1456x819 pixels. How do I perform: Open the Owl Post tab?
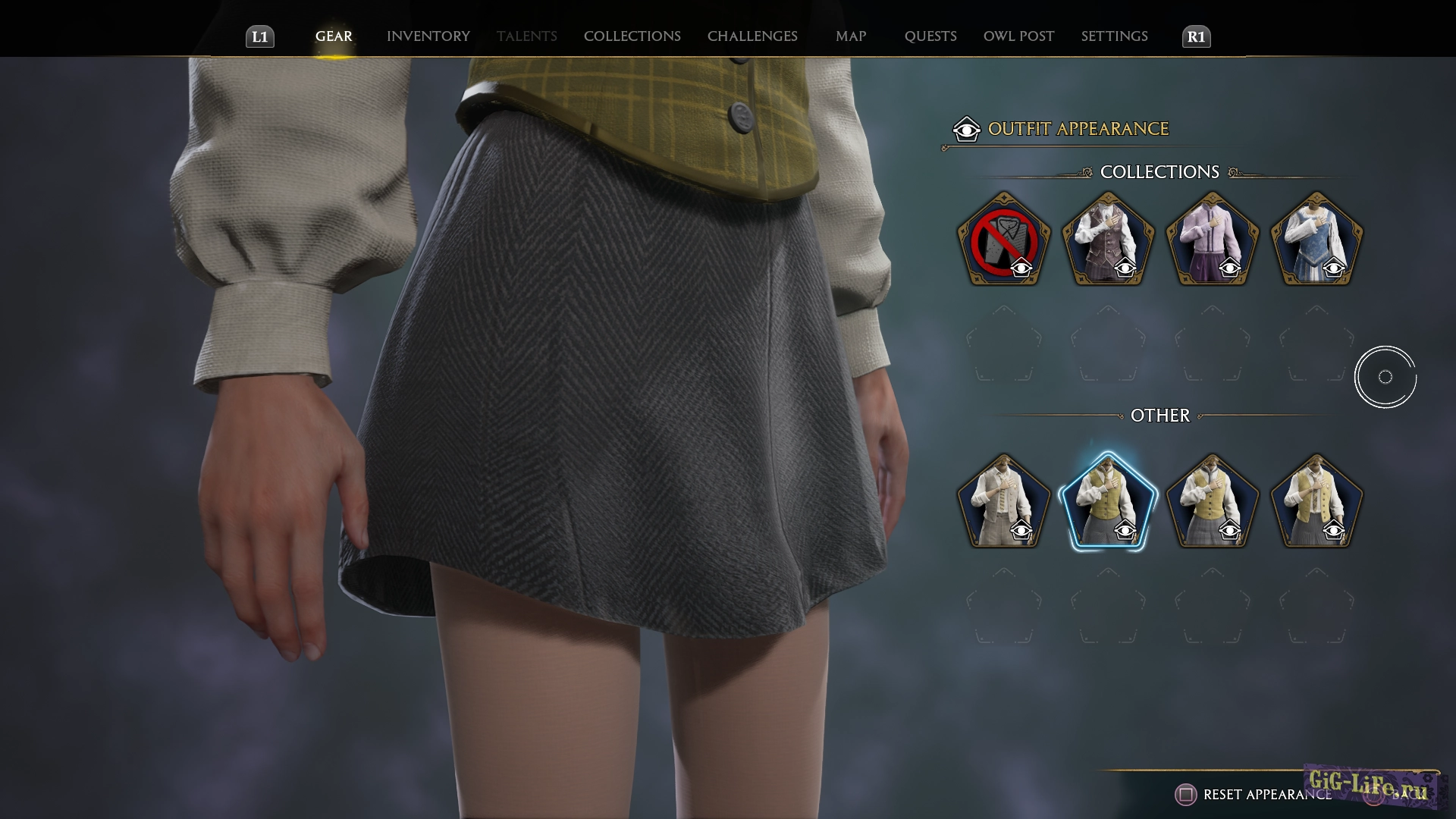click(x=1018, y=36)
